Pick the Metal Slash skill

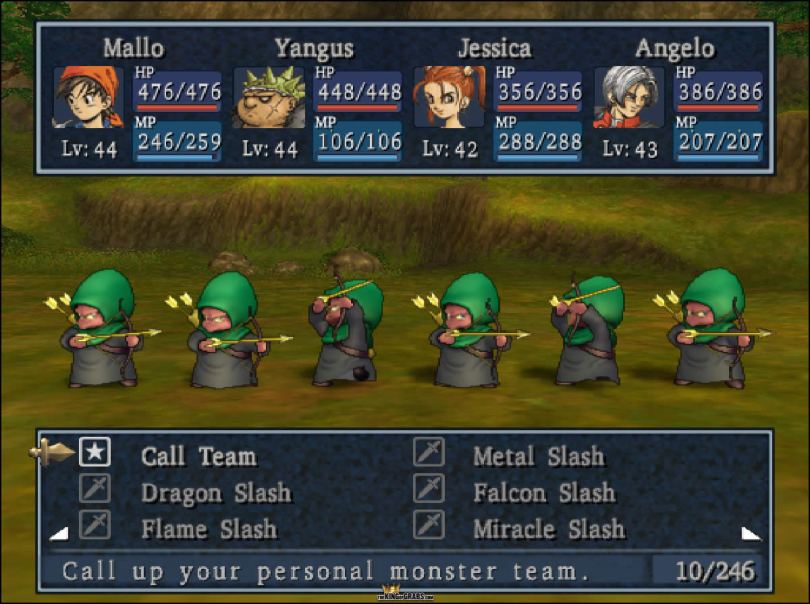[538, 457]
